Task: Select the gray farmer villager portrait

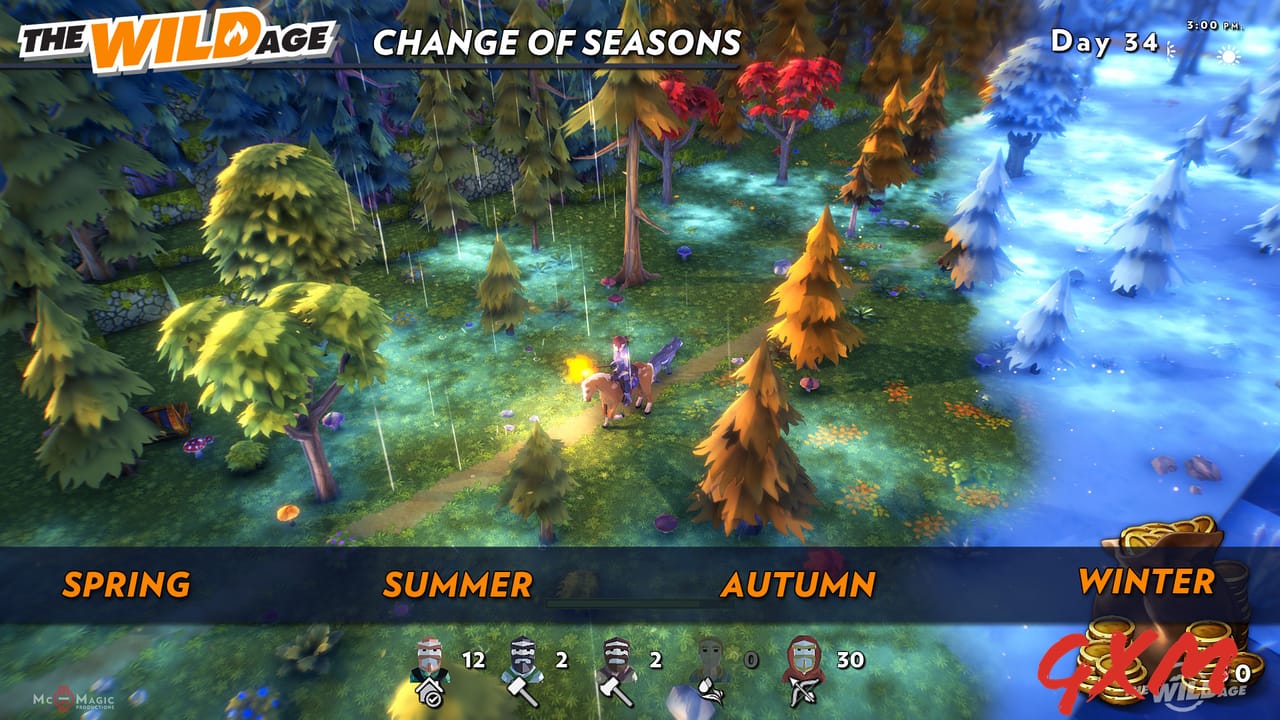Action: pos(710,657)
